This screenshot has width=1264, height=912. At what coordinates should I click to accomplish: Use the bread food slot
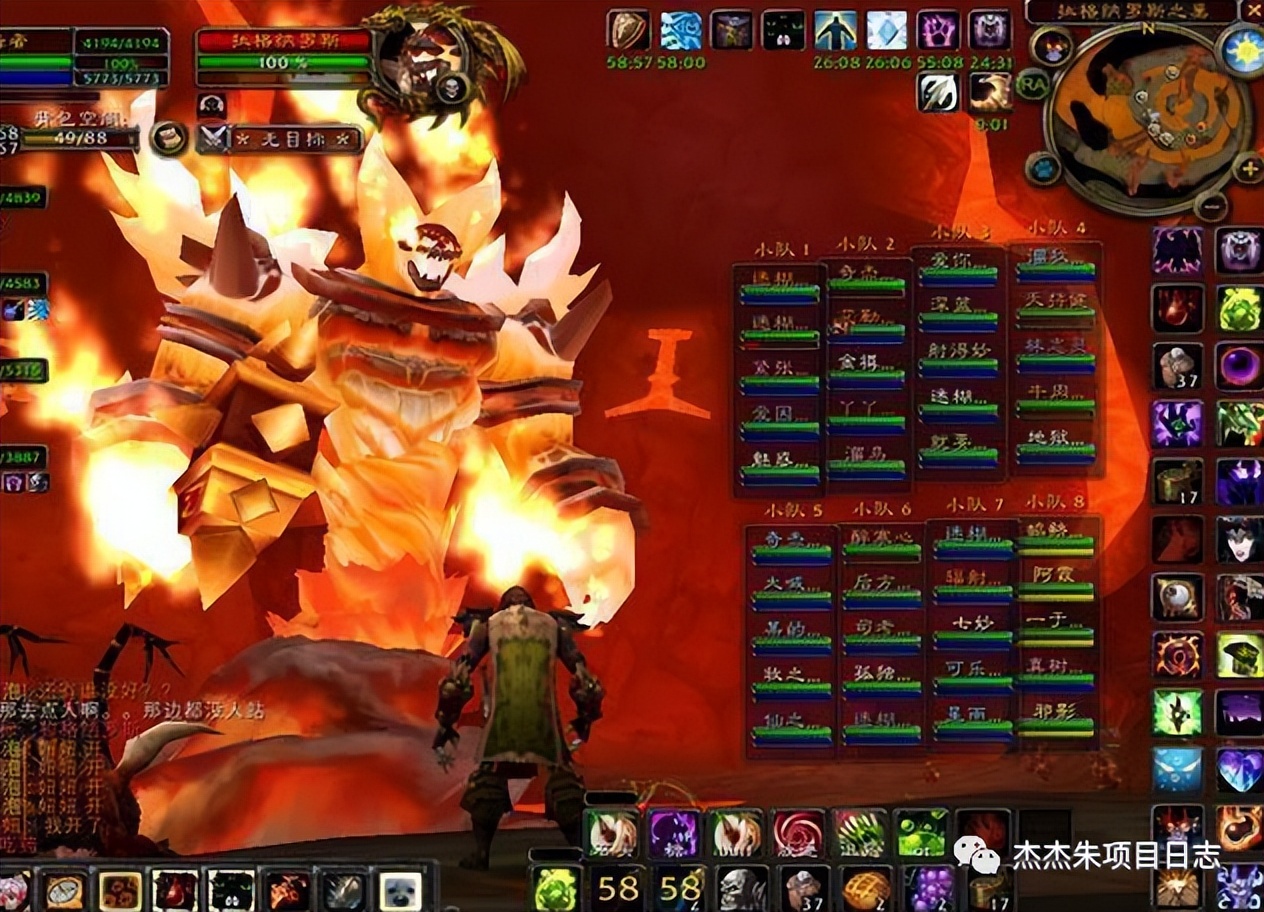point(866,887)
